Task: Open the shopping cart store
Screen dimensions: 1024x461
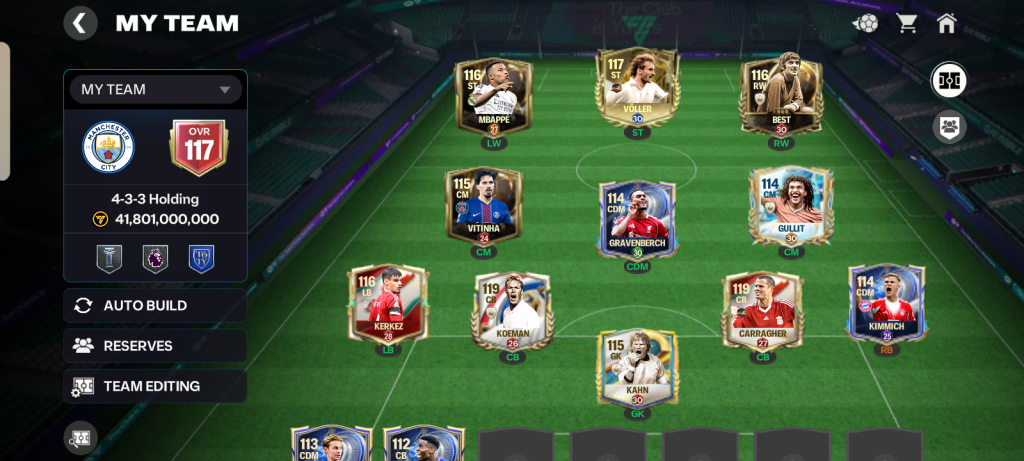Action: 907,23
